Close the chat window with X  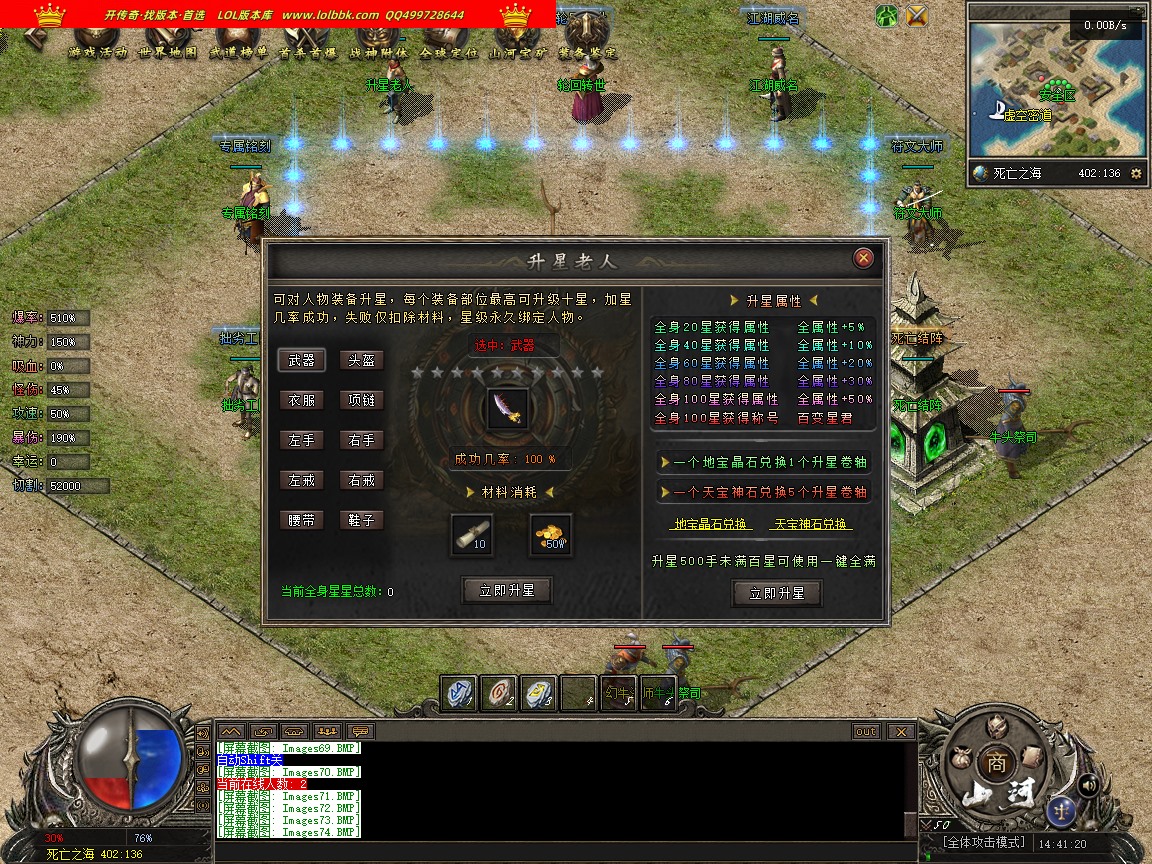coord(901,732)
